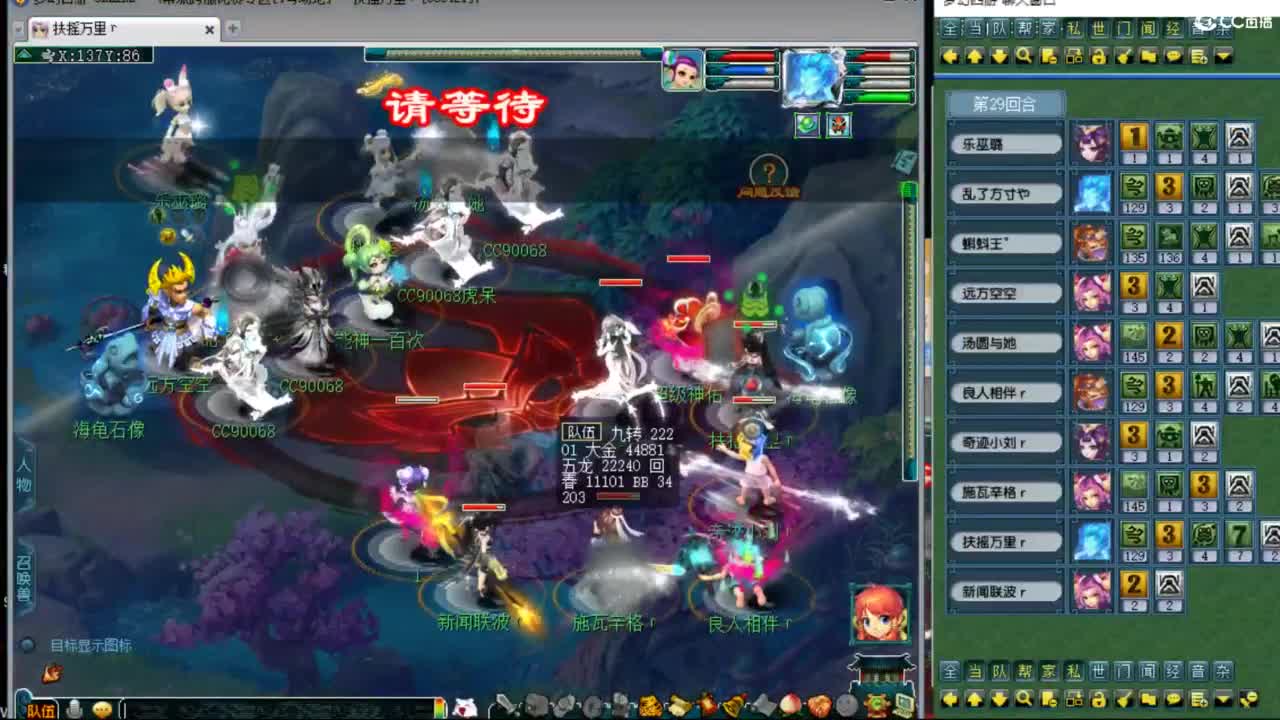1280x720 pixels.
Task: Click the lock icon in the chat toolbar
Action: click(1098, 57)
